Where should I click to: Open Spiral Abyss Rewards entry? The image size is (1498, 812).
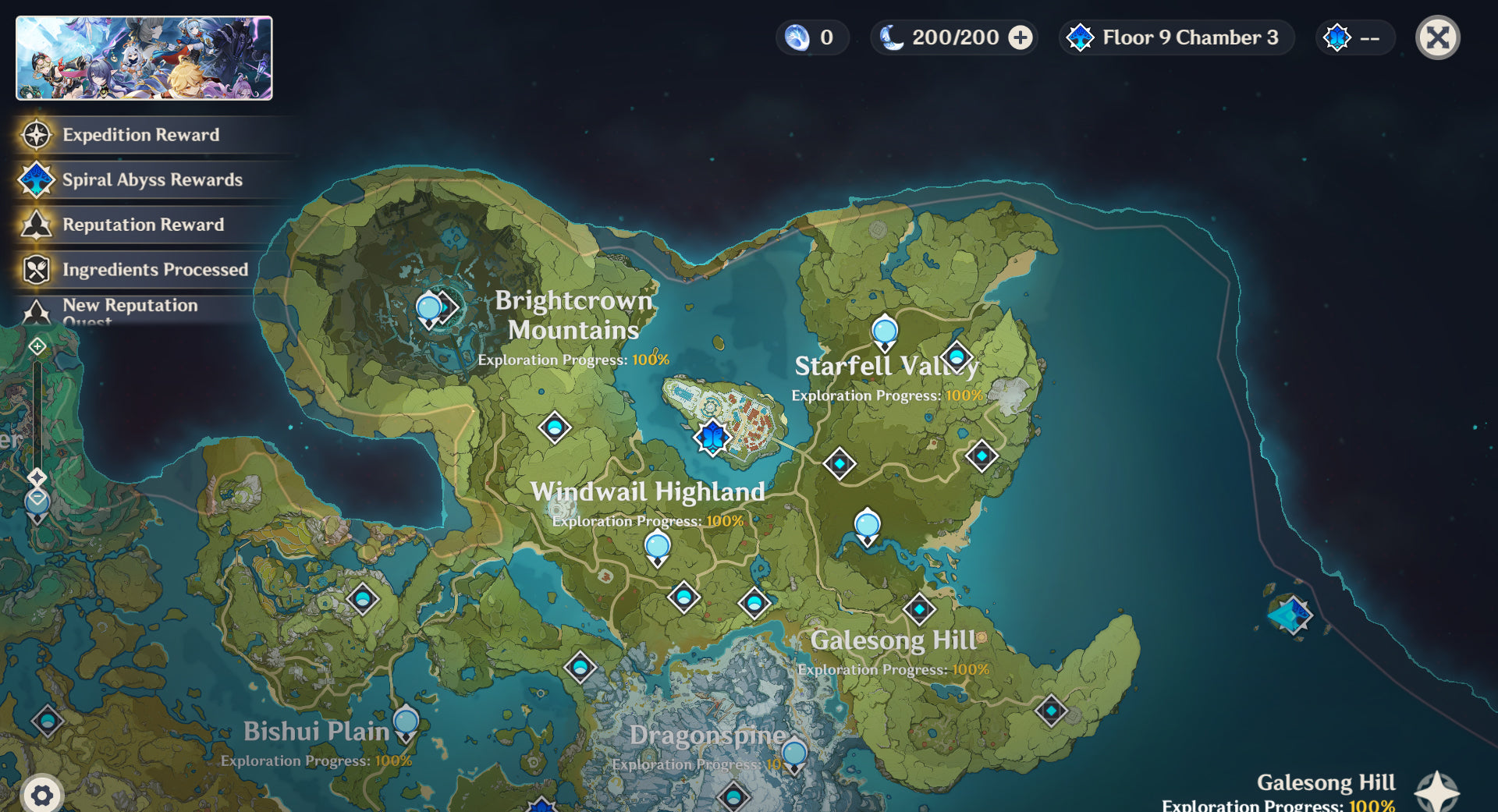click(152, 179)
